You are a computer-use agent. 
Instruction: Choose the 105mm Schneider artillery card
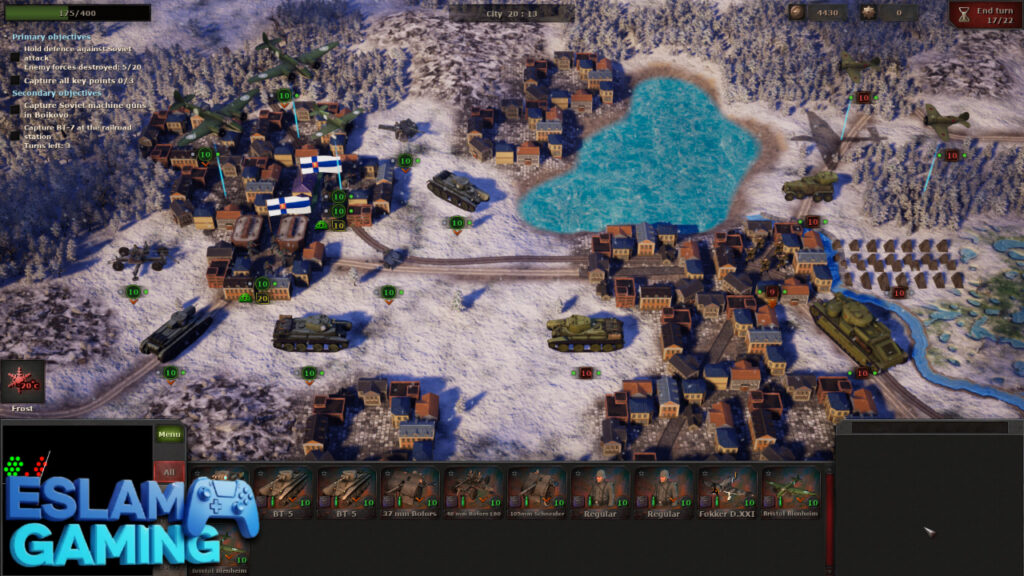(x=537, y=493)
